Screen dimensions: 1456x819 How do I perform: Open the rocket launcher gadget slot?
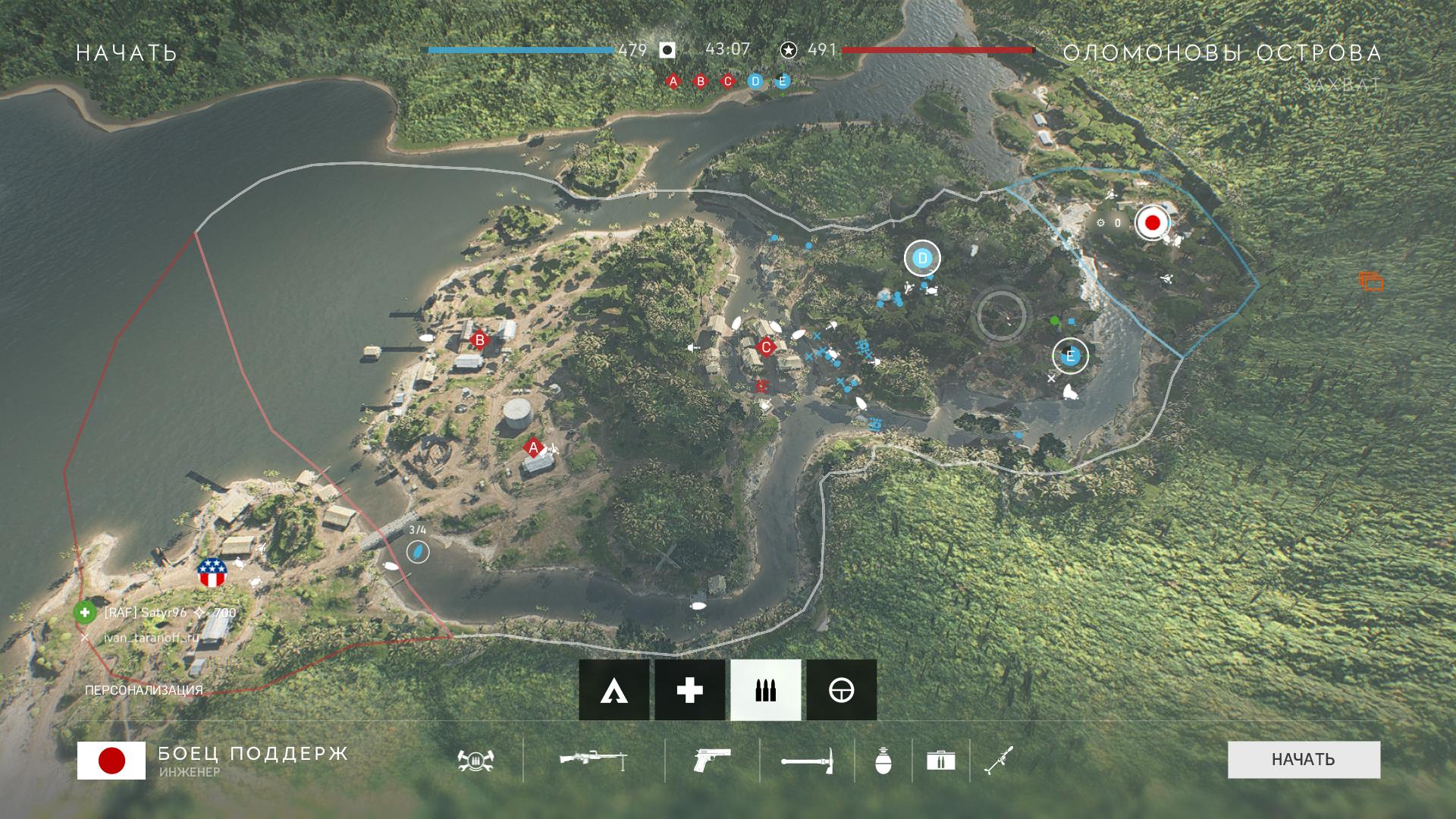coord(998,760)
